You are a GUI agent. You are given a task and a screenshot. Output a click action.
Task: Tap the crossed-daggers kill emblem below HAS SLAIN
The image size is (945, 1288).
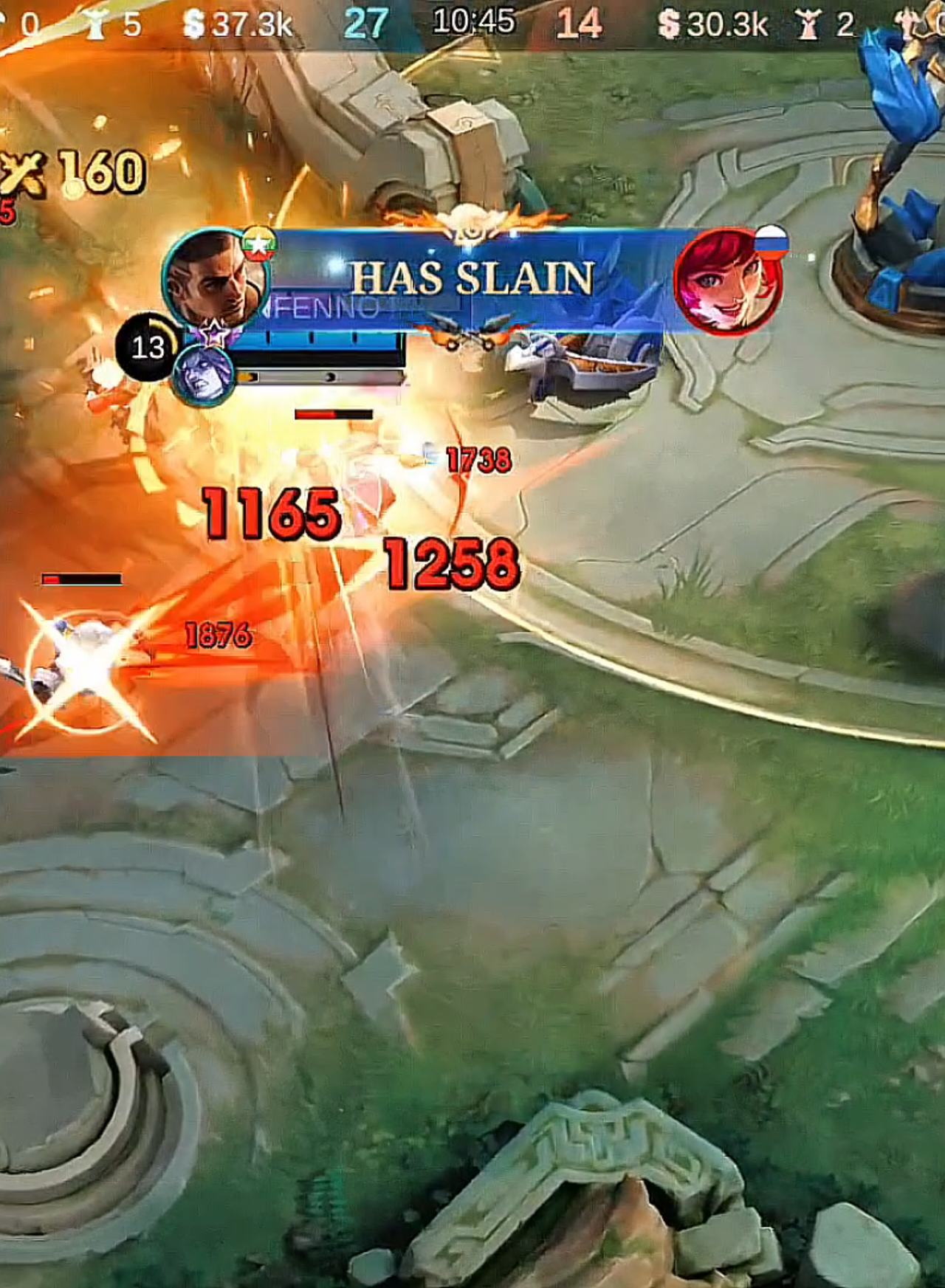pyautogui.click(x=470, y=334)
